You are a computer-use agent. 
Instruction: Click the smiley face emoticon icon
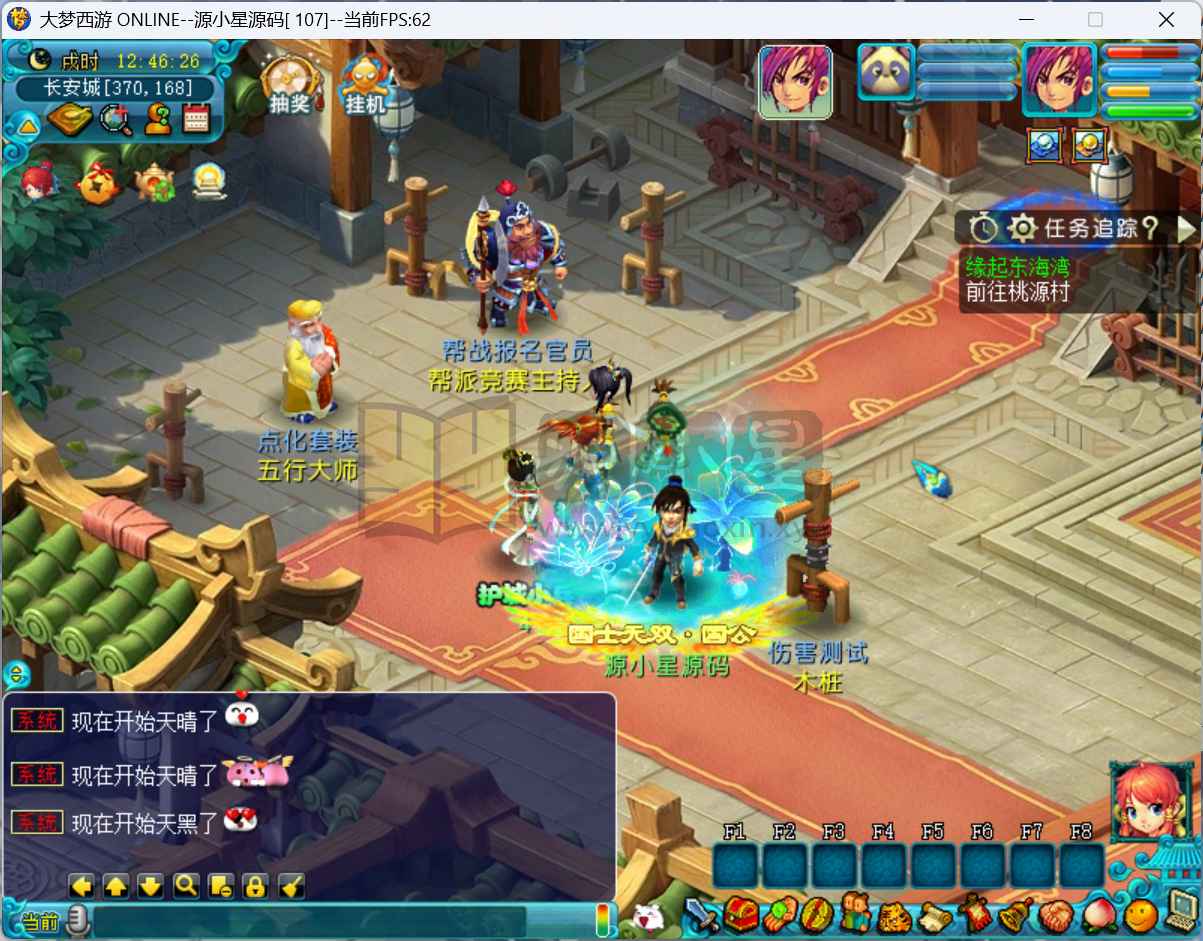(1139, 915)
